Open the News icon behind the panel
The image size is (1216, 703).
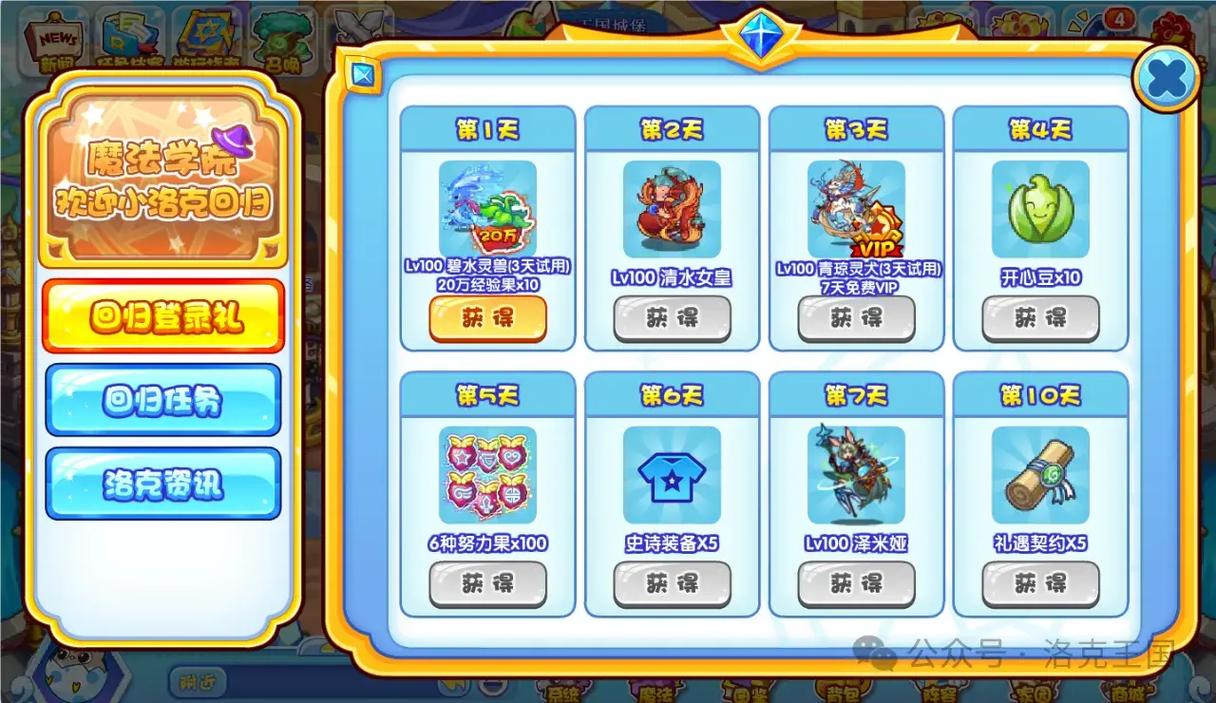point(57,38)
